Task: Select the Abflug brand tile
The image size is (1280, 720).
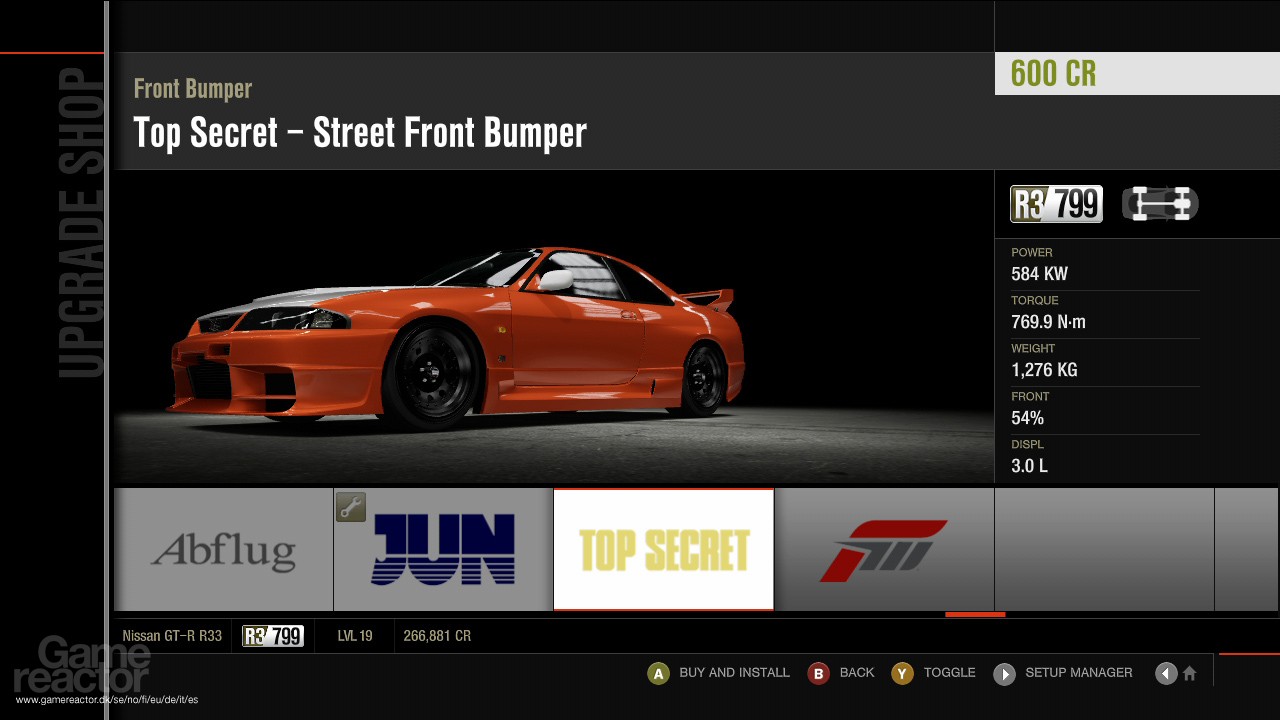Action: point(222,548)
